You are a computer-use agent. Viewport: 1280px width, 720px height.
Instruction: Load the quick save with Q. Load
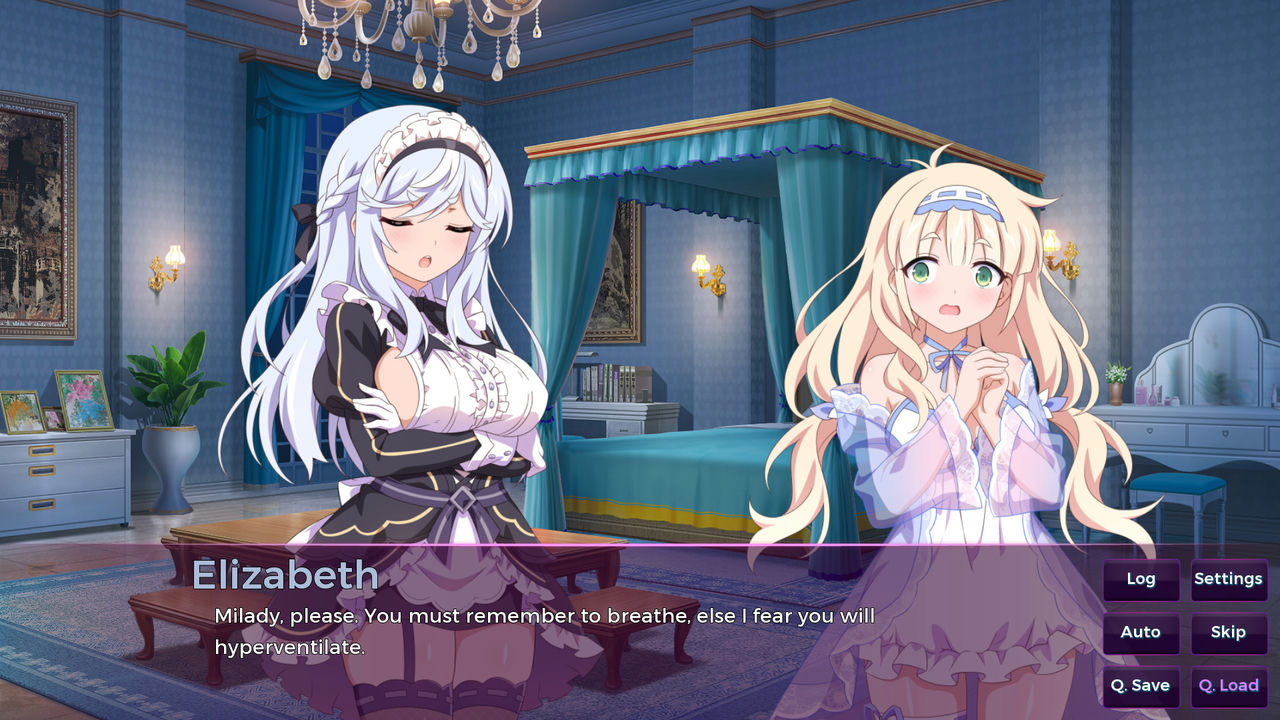1227,686
